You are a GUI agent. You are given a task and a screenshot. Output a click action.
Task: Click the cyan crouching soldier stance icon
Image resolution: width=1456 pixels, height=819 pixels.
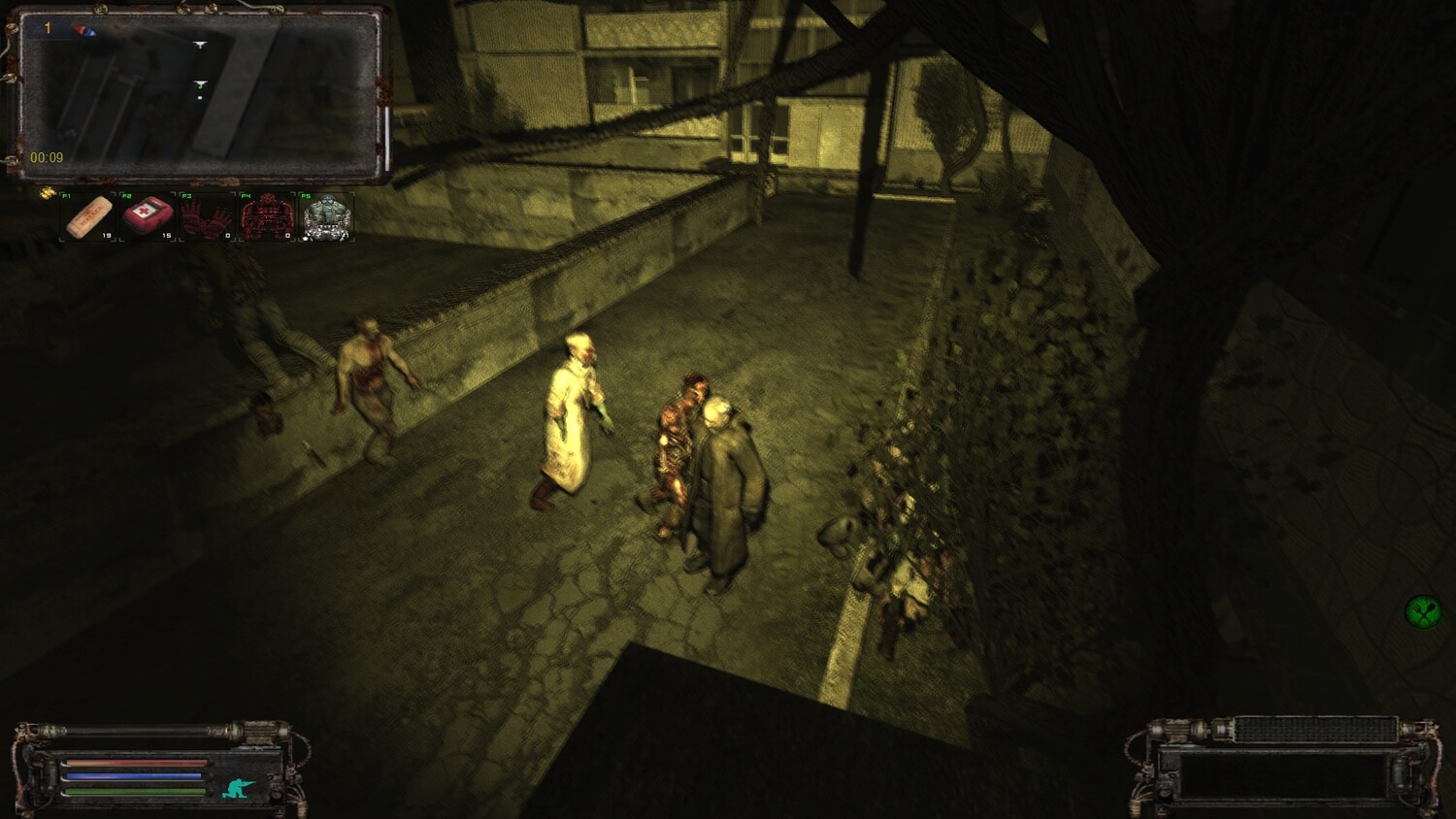point(238,788)
